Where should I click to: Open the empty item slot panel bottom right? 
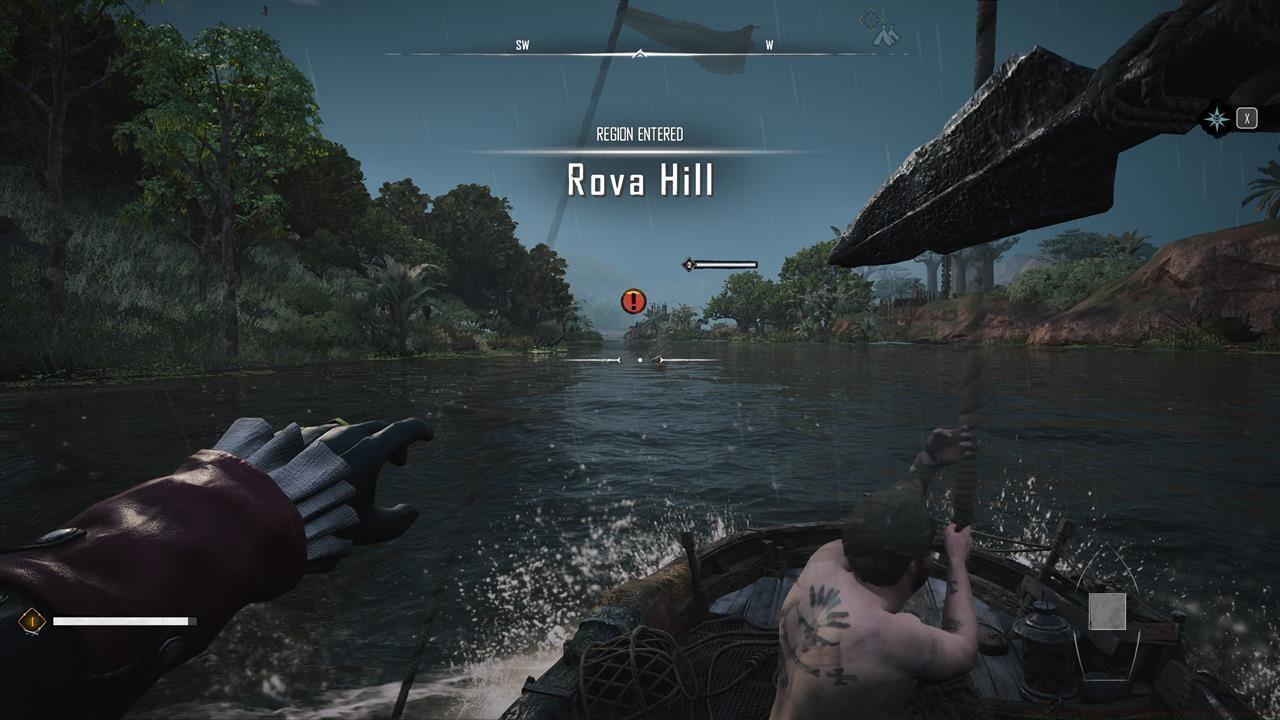1106,609
